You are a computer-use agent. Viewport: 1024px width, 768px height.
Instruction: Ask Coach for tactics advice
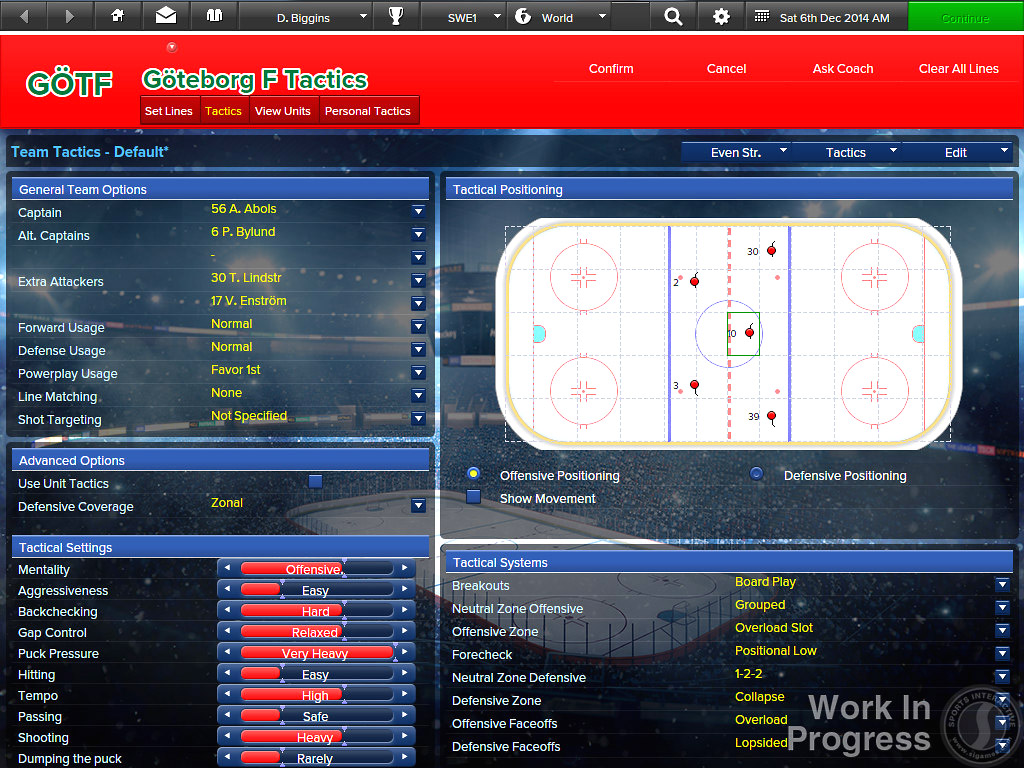tap(843, 69)
